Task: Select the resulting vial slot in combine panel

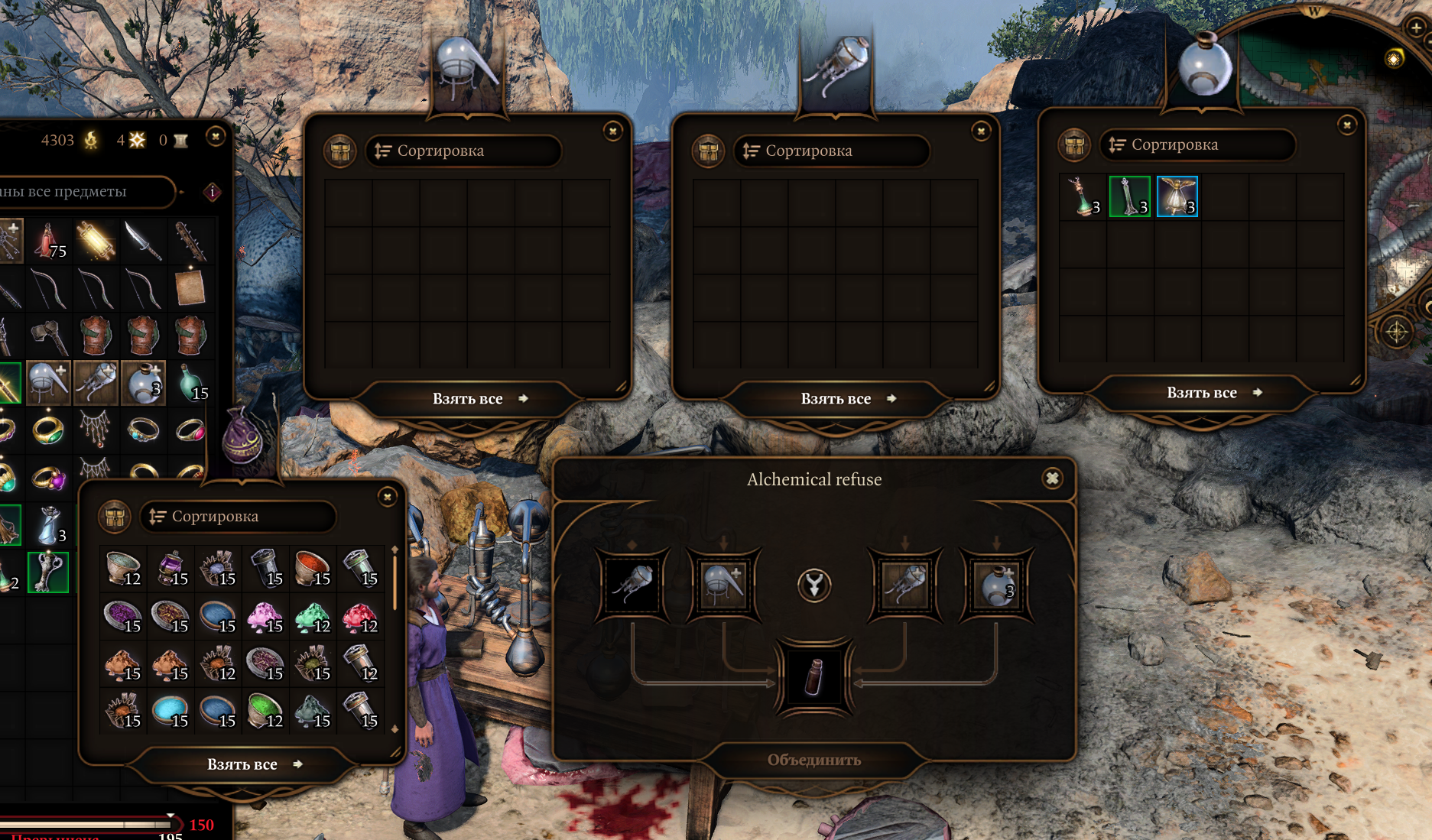Action: (813, 677)
